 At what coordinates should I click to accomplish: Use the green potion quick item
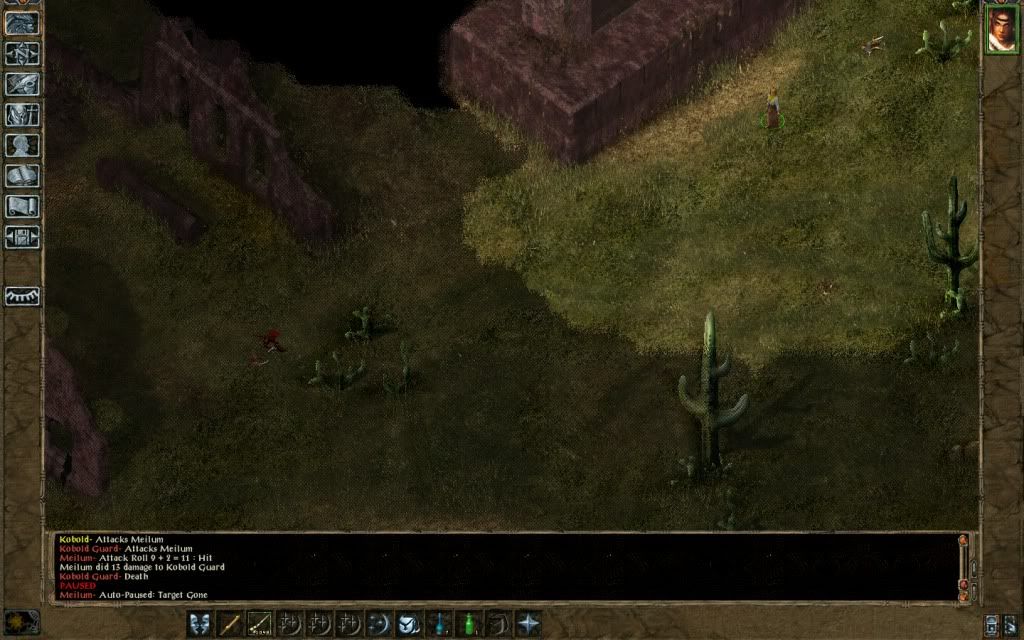click(468, 624)
